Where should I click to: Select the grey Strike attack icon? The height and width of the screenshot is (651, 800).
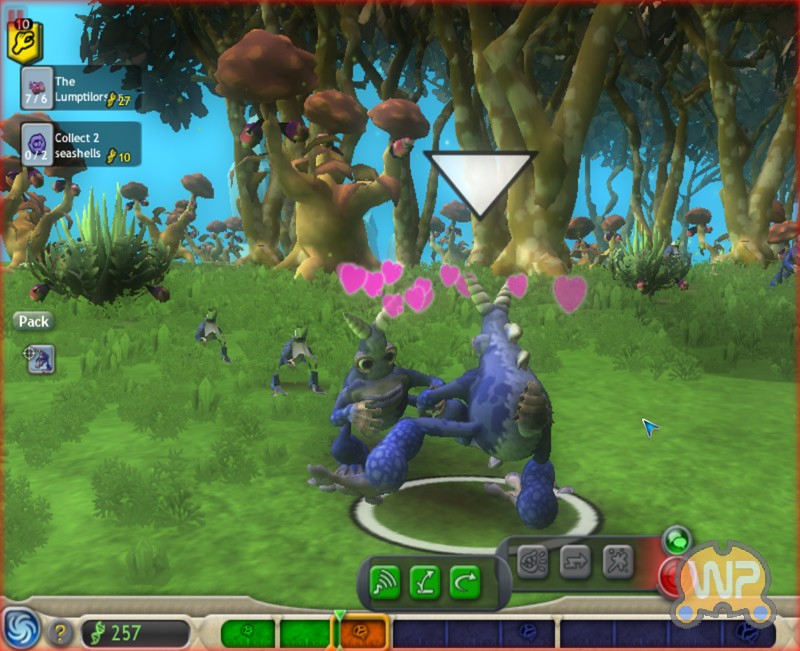click(618, 562)
